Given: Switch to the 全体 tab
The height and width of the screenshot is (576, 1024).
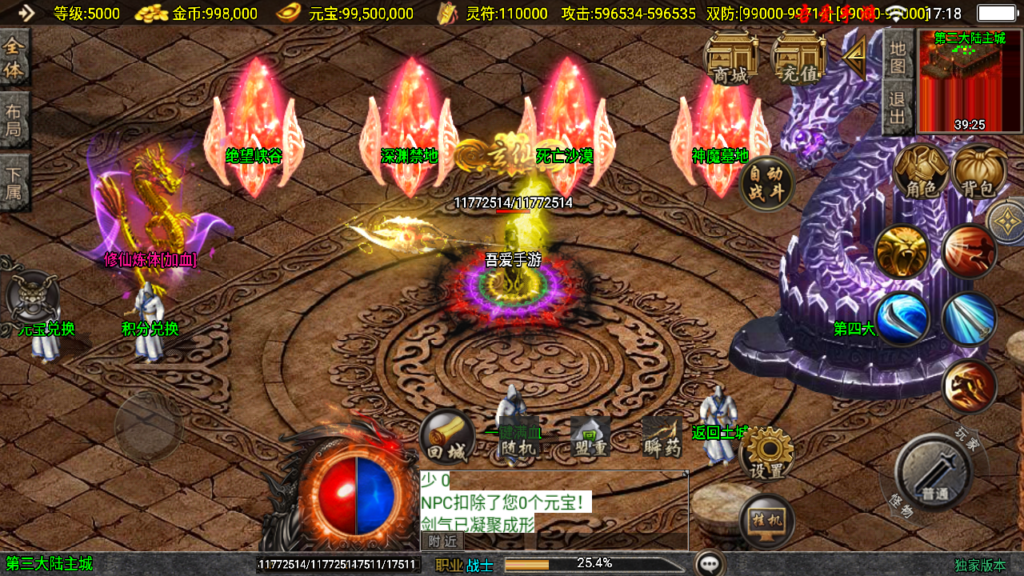Looking at the screenshot, I should [14, 59].
